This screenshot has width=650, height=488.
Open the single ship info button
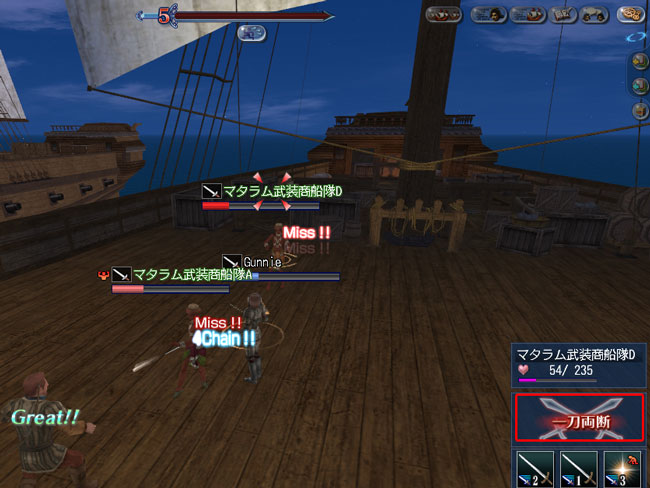526,15
